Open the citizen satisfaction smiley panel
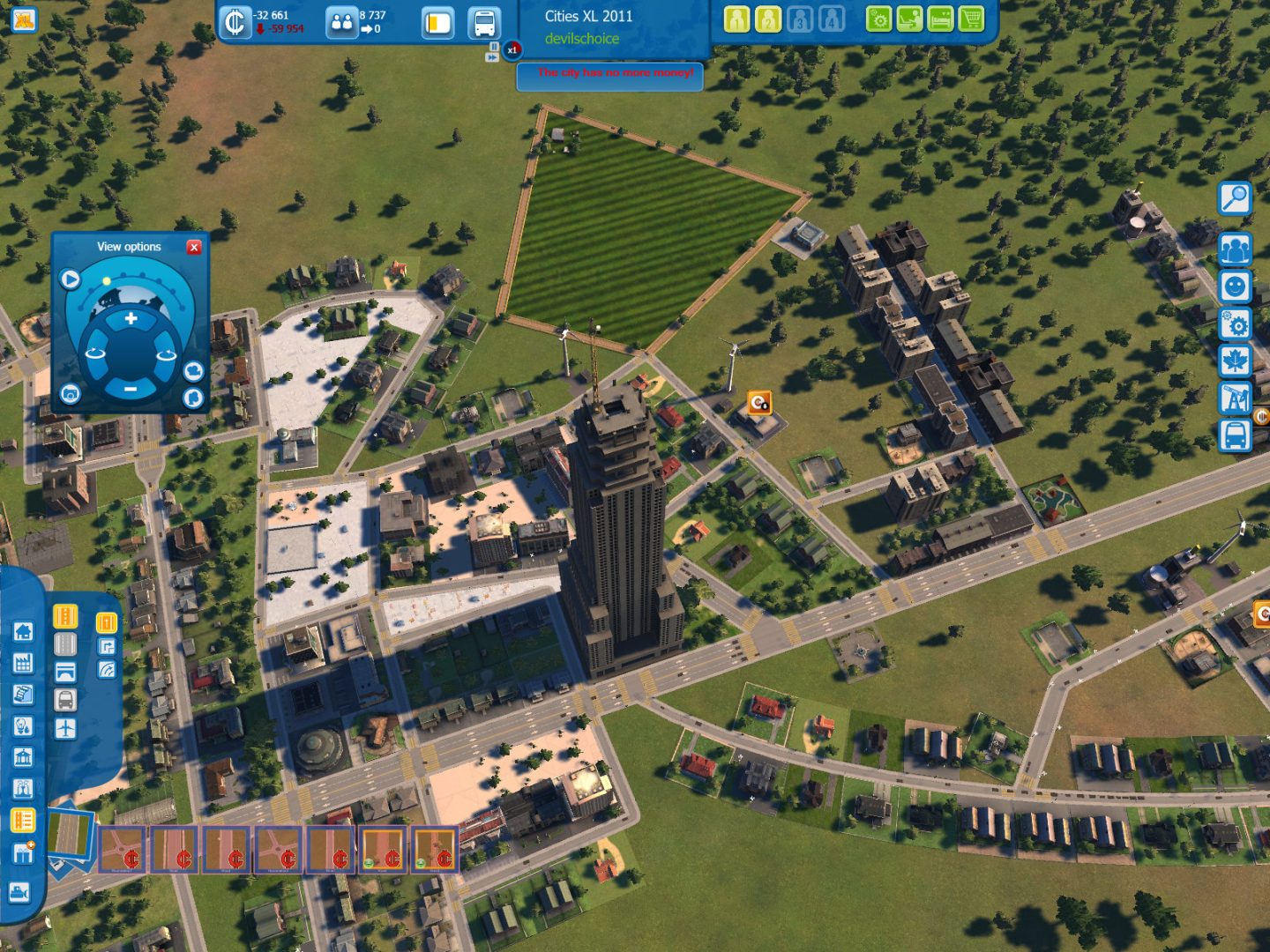 (x=1235, y=284)
